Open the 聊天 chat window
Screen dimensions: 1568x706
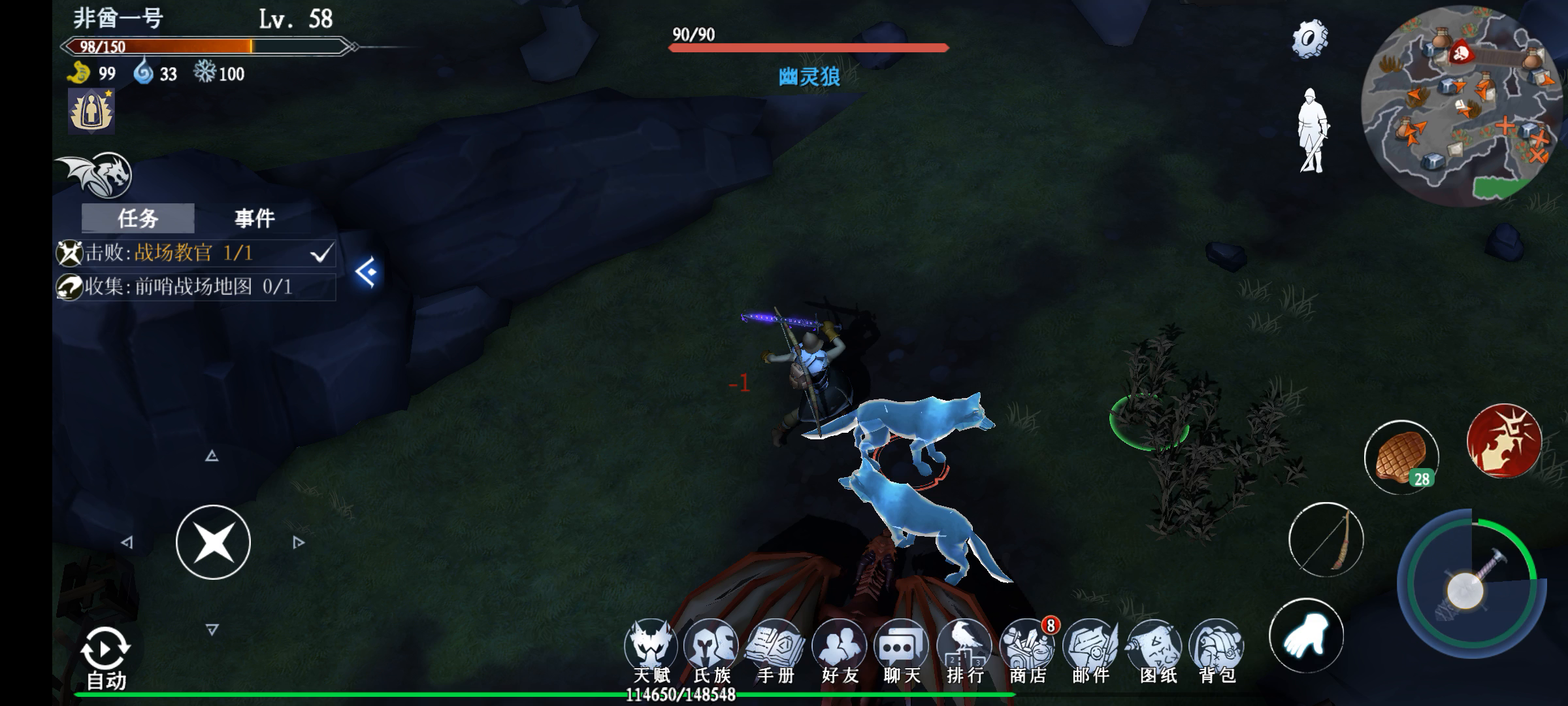(x=902, y=652)
